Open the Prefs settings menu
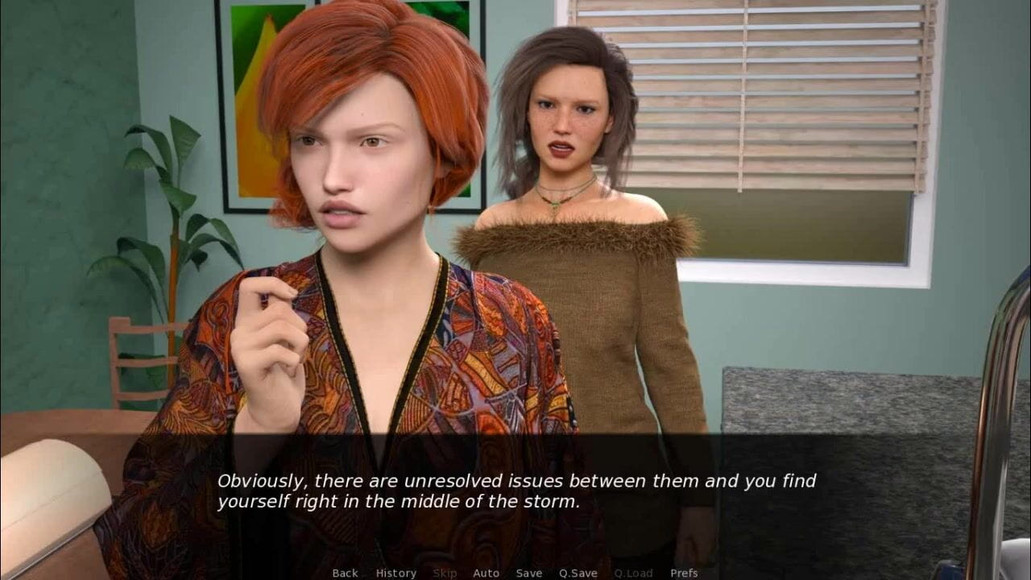 click(684, 573)
